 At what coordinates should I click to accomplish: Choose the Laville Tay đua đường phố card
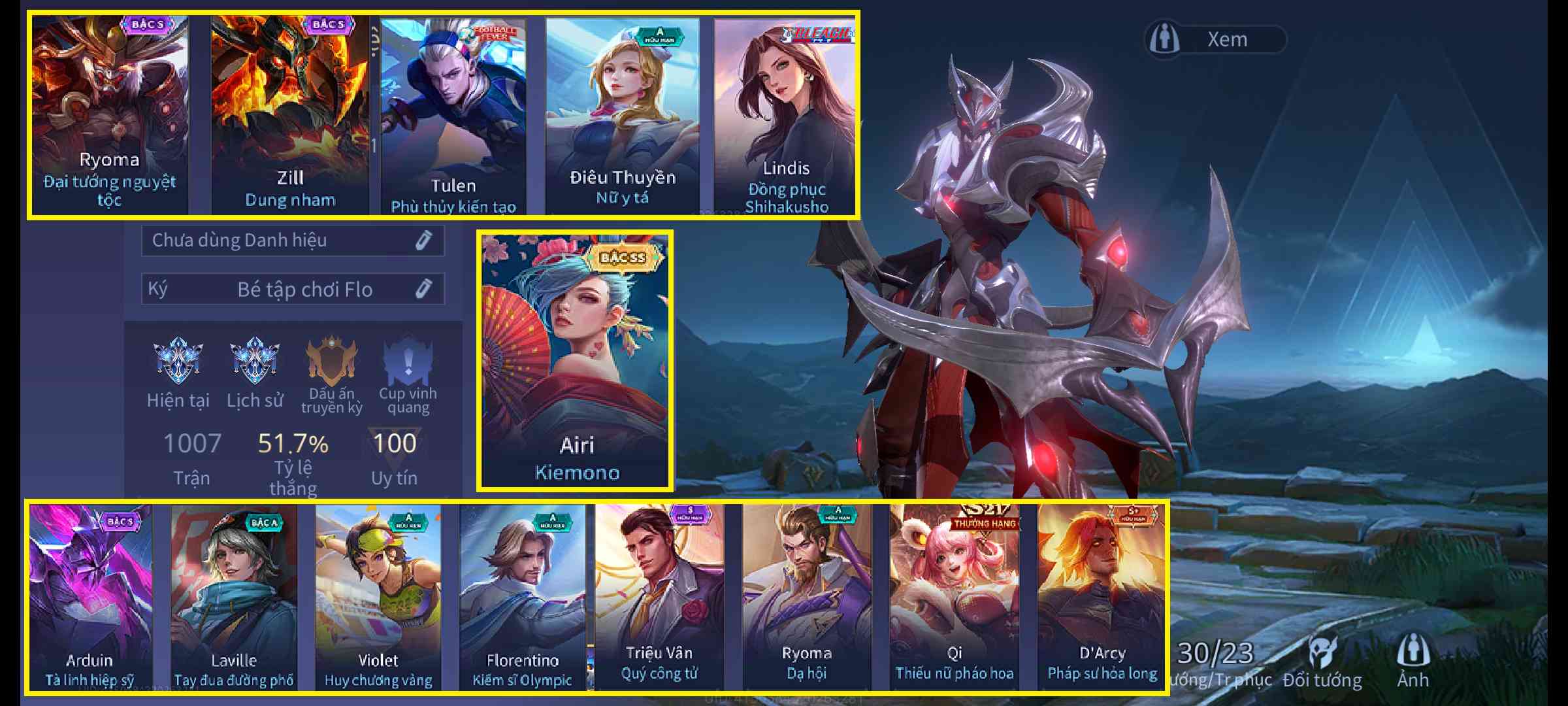click(234, 596)
